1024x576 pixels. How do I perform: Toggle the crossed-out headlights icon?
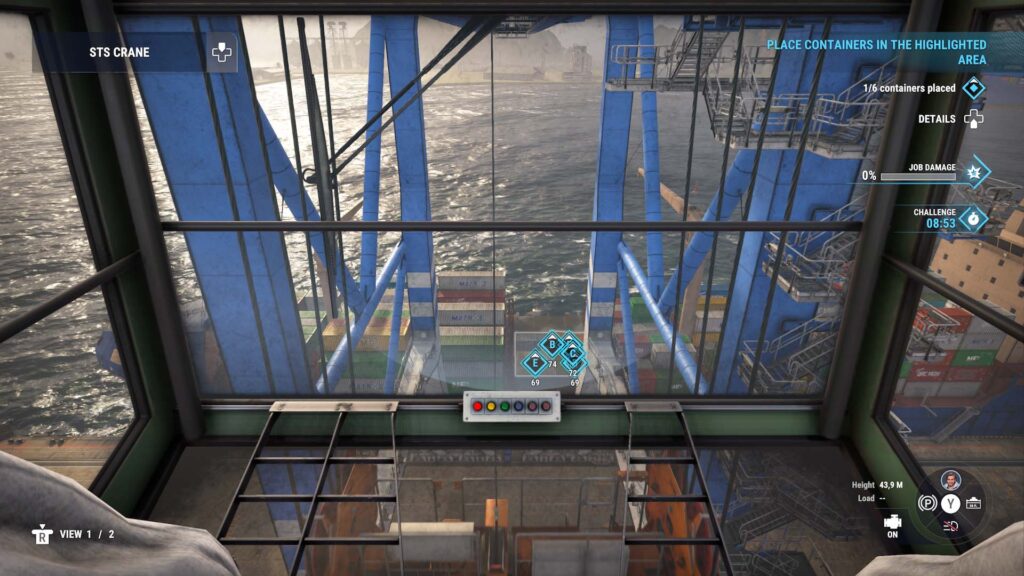point(950,525)
